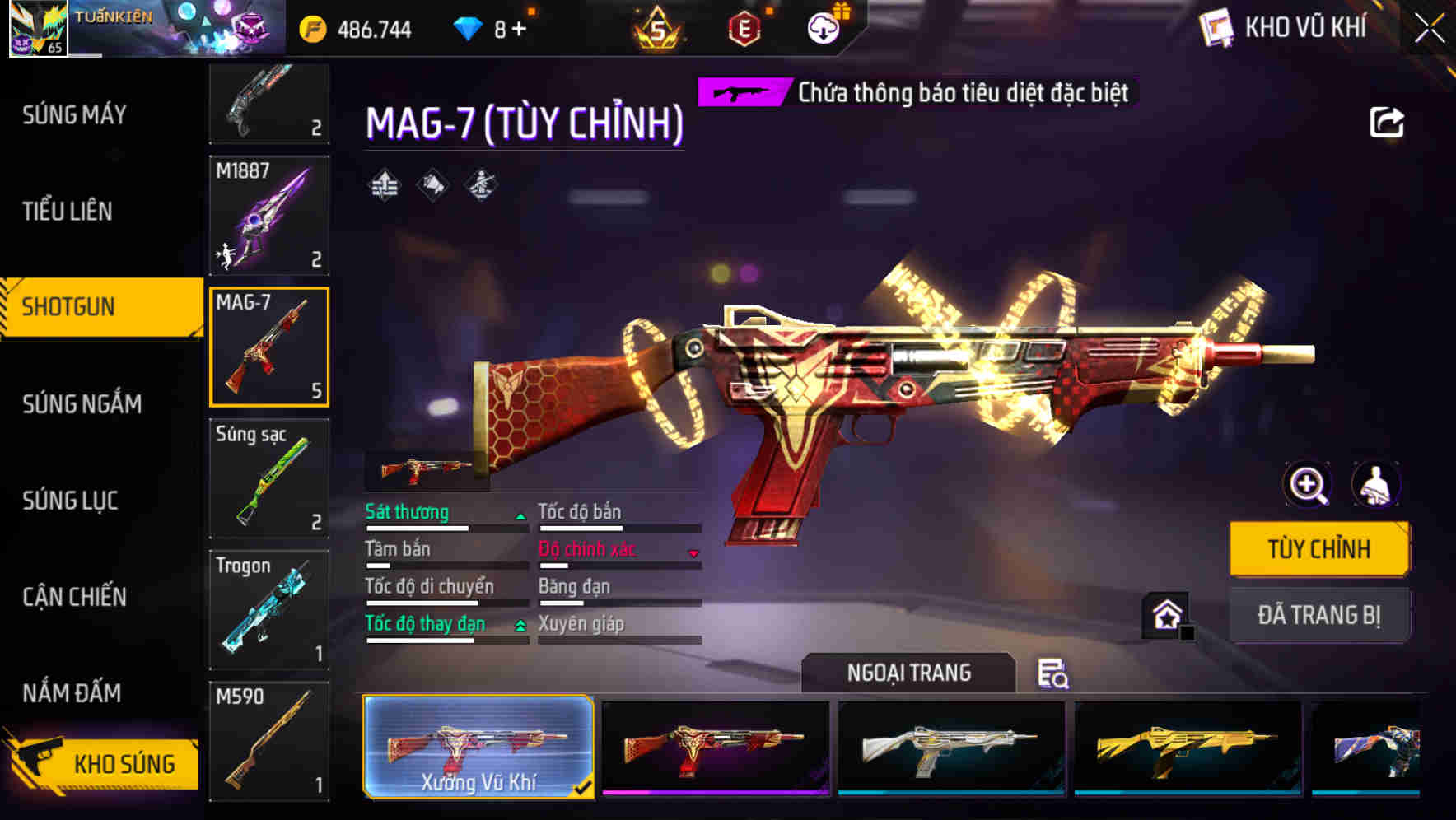
Task: Expand the Độ chính xác red arrow indicator
Action: pyautogui.click(x=694, y=552)
